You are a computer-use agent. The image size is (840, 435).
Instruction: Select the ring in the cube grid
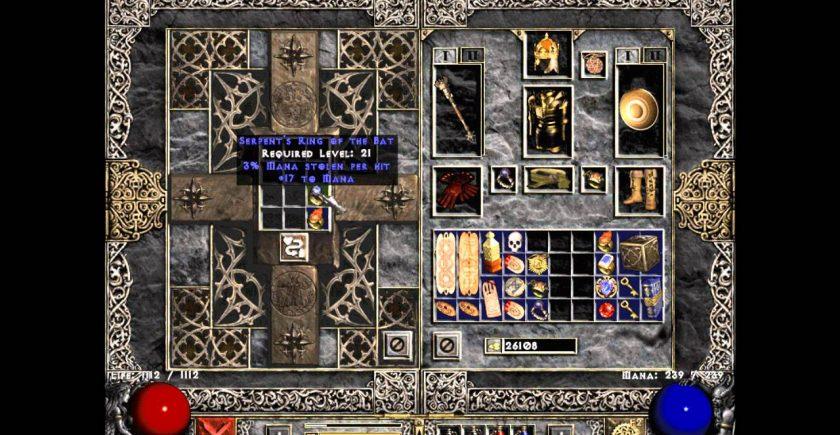pyautogui.click(x=316, y=198)
